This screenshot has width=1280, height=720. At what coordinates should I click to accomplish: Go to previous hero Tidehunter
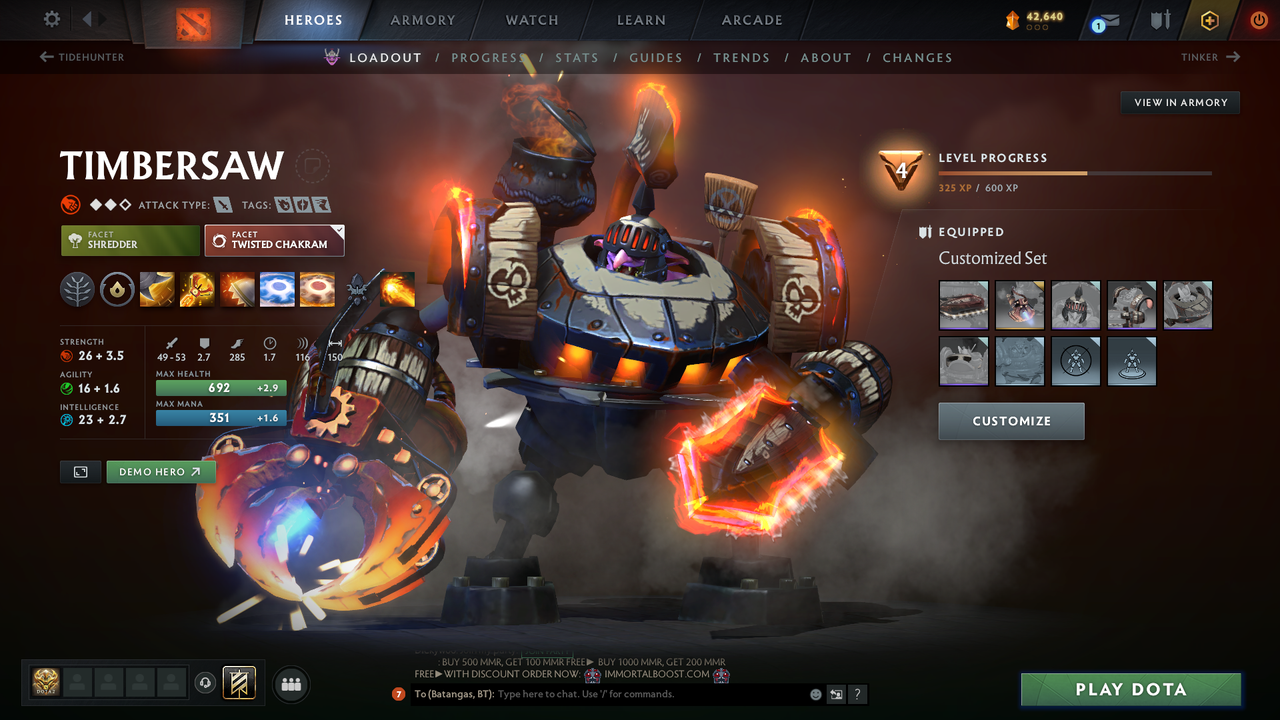82,57
